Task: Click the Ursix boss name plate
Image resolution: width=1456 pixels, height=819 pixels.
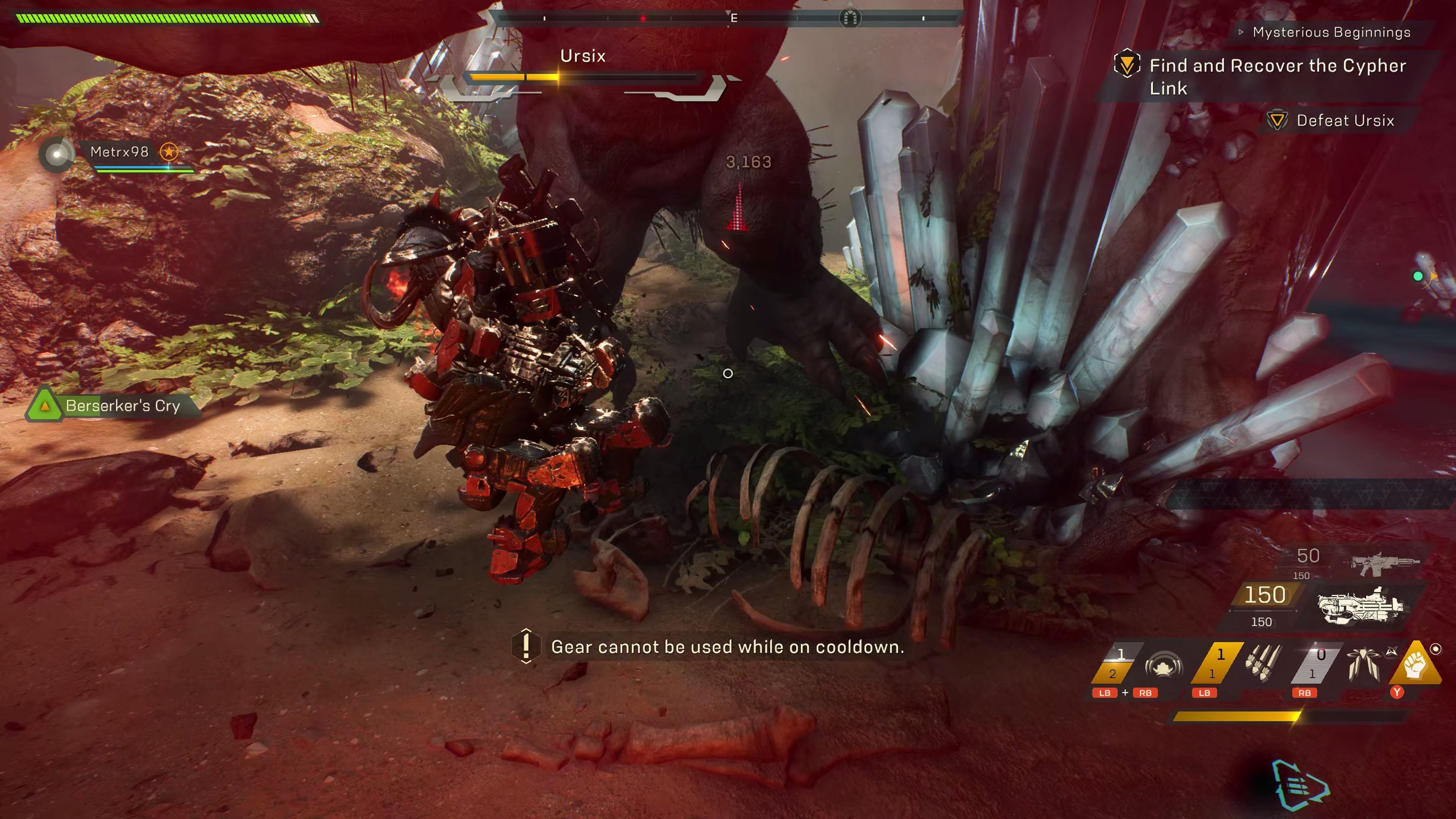Action: 582,56
